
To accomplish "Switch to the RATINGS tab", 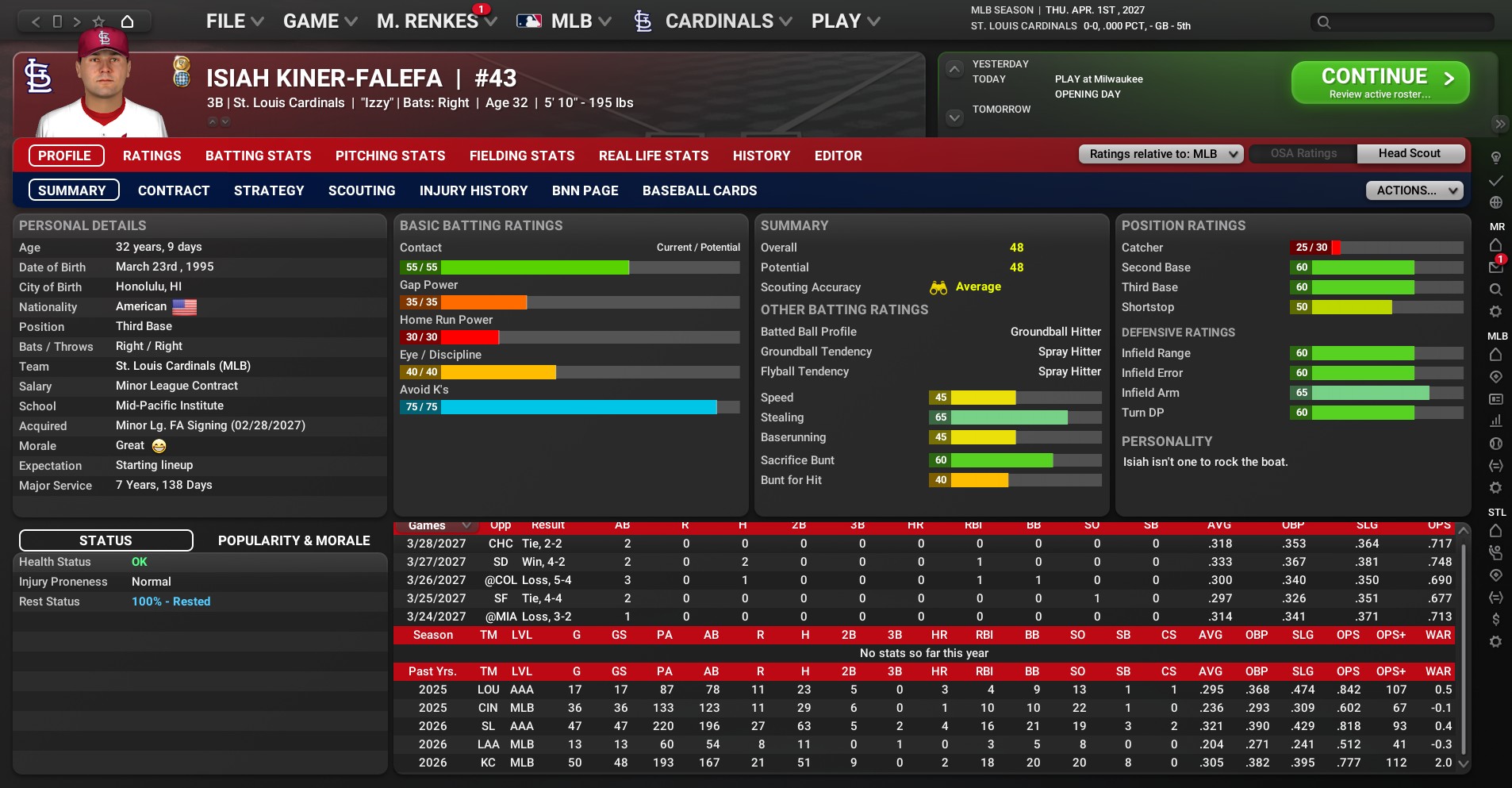I will click(152, 156).
